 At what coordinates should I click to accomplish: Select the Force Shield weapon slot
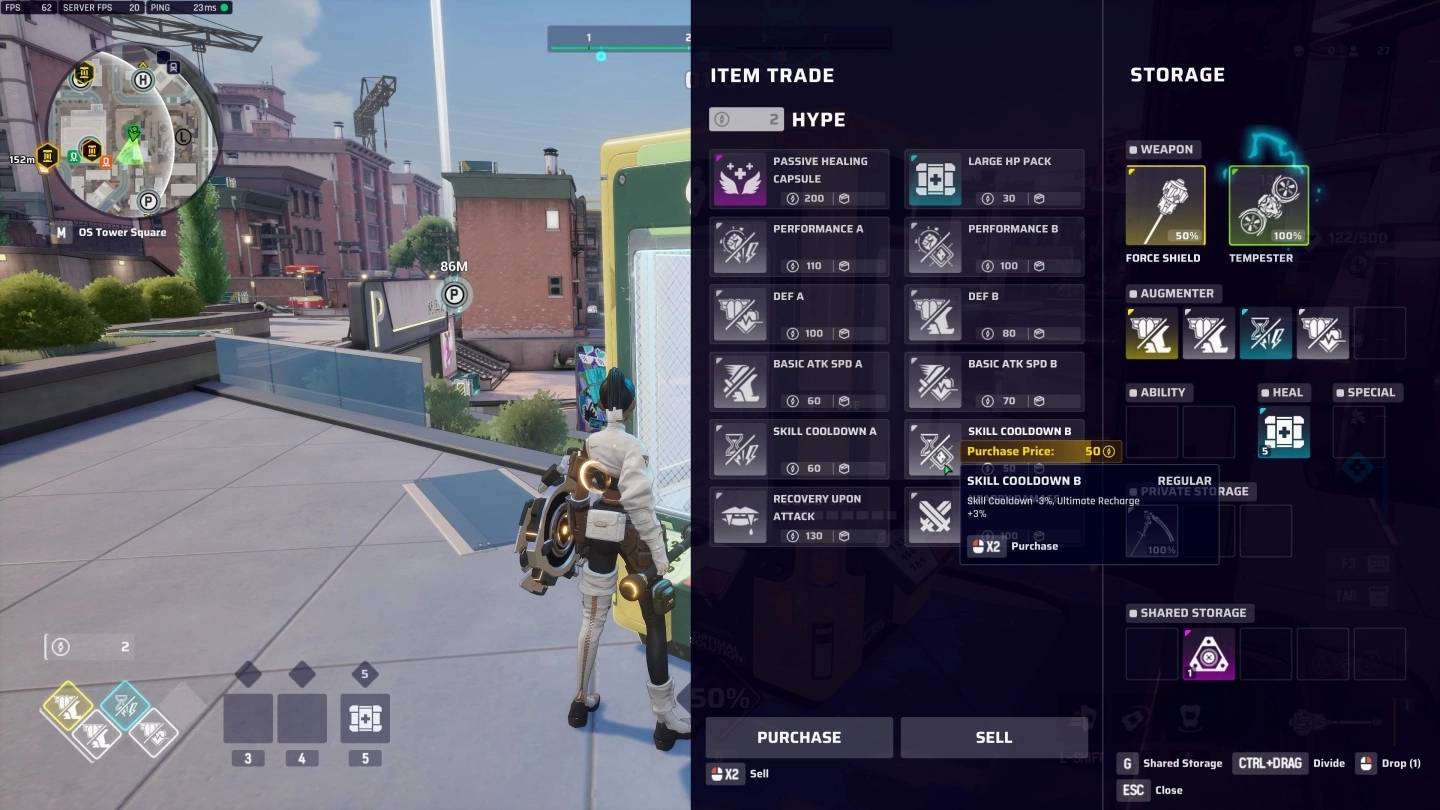1165,206
